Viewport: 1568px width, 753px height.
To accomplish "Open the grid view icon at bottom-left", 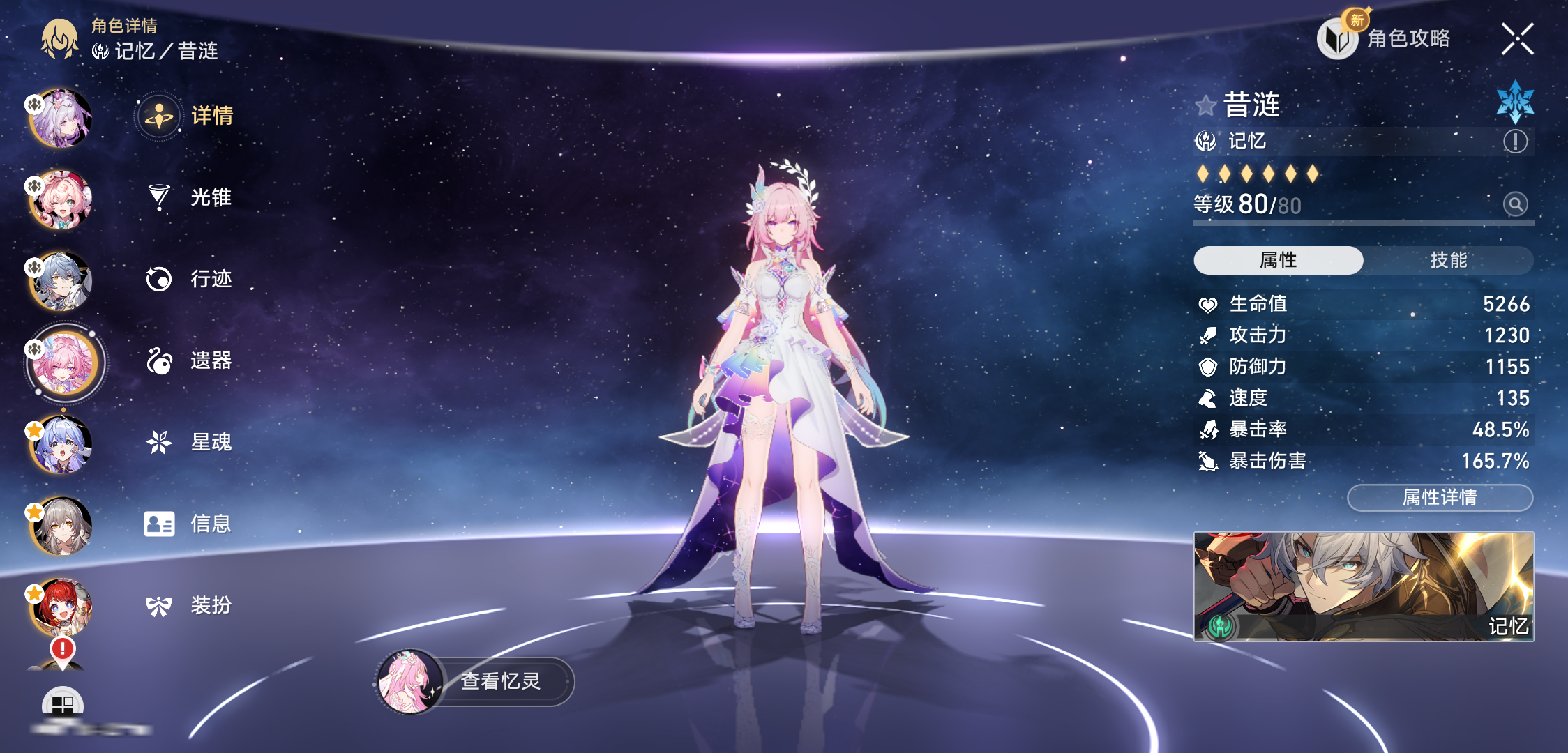I will pyautogui.click(x=63, y=704).
